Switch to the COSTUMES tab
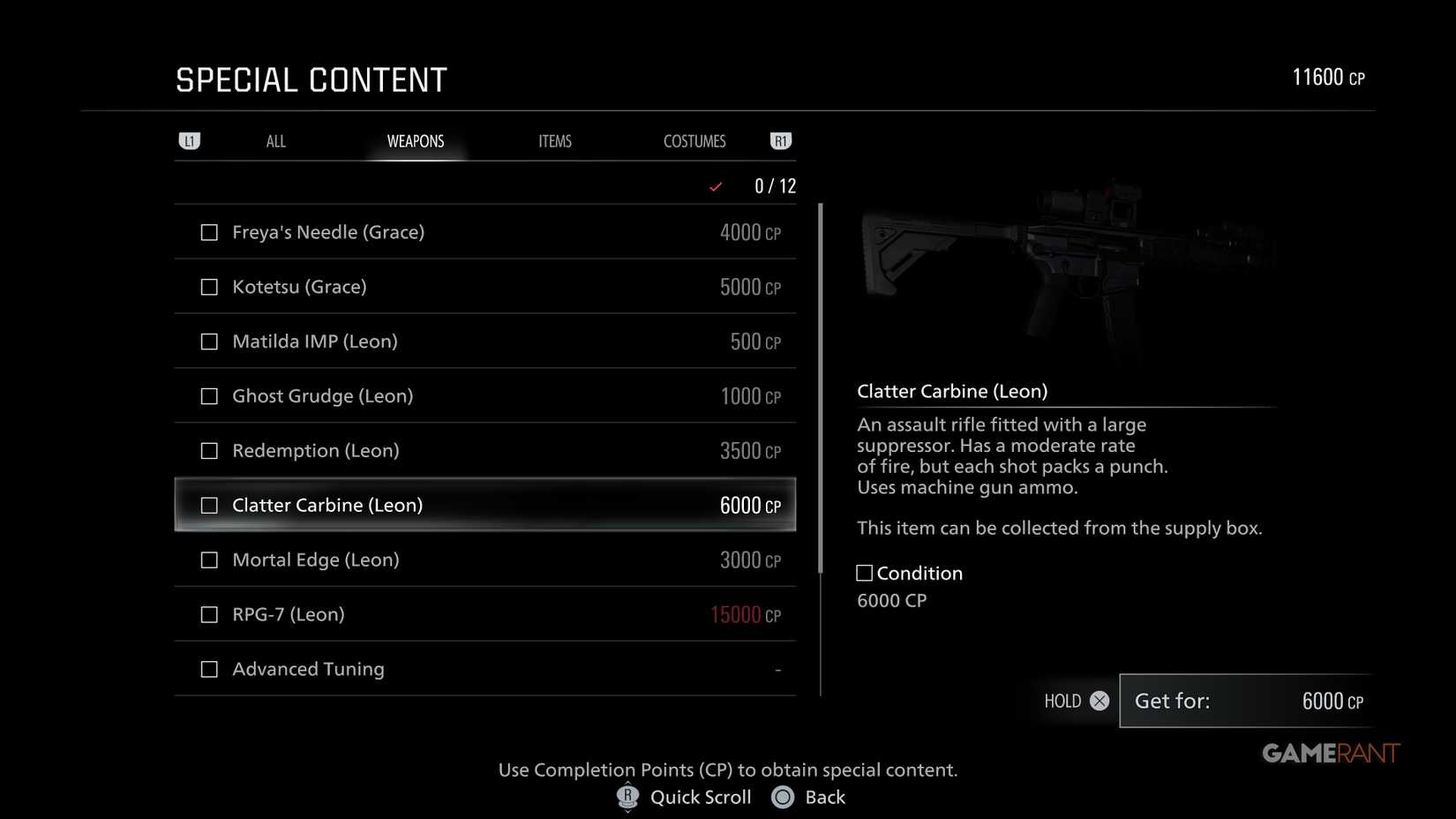Viewport: 1456px width, 819px height. click(x=694, y=140)
